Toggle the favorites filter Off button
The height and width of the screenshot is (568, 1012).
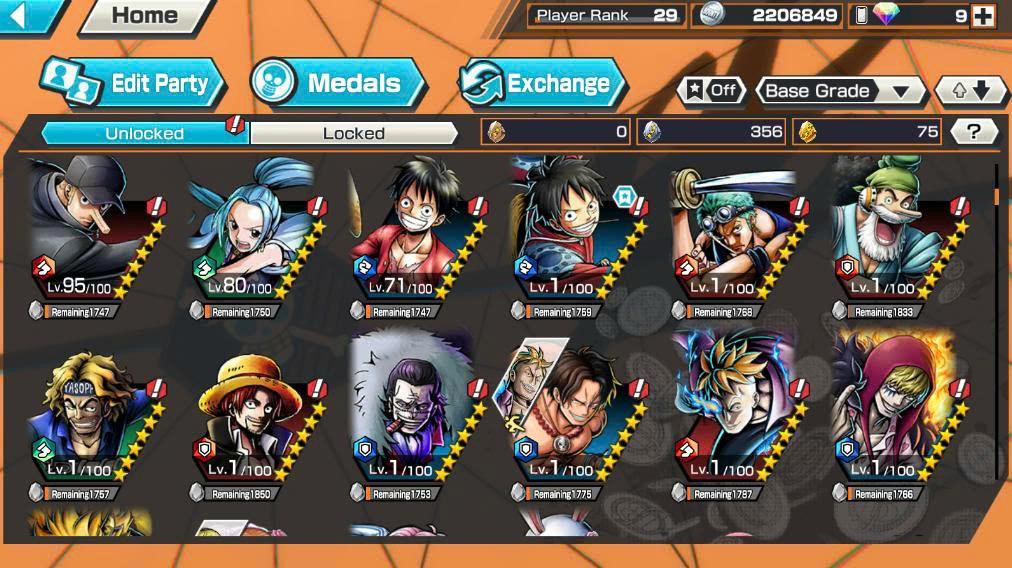711,91
